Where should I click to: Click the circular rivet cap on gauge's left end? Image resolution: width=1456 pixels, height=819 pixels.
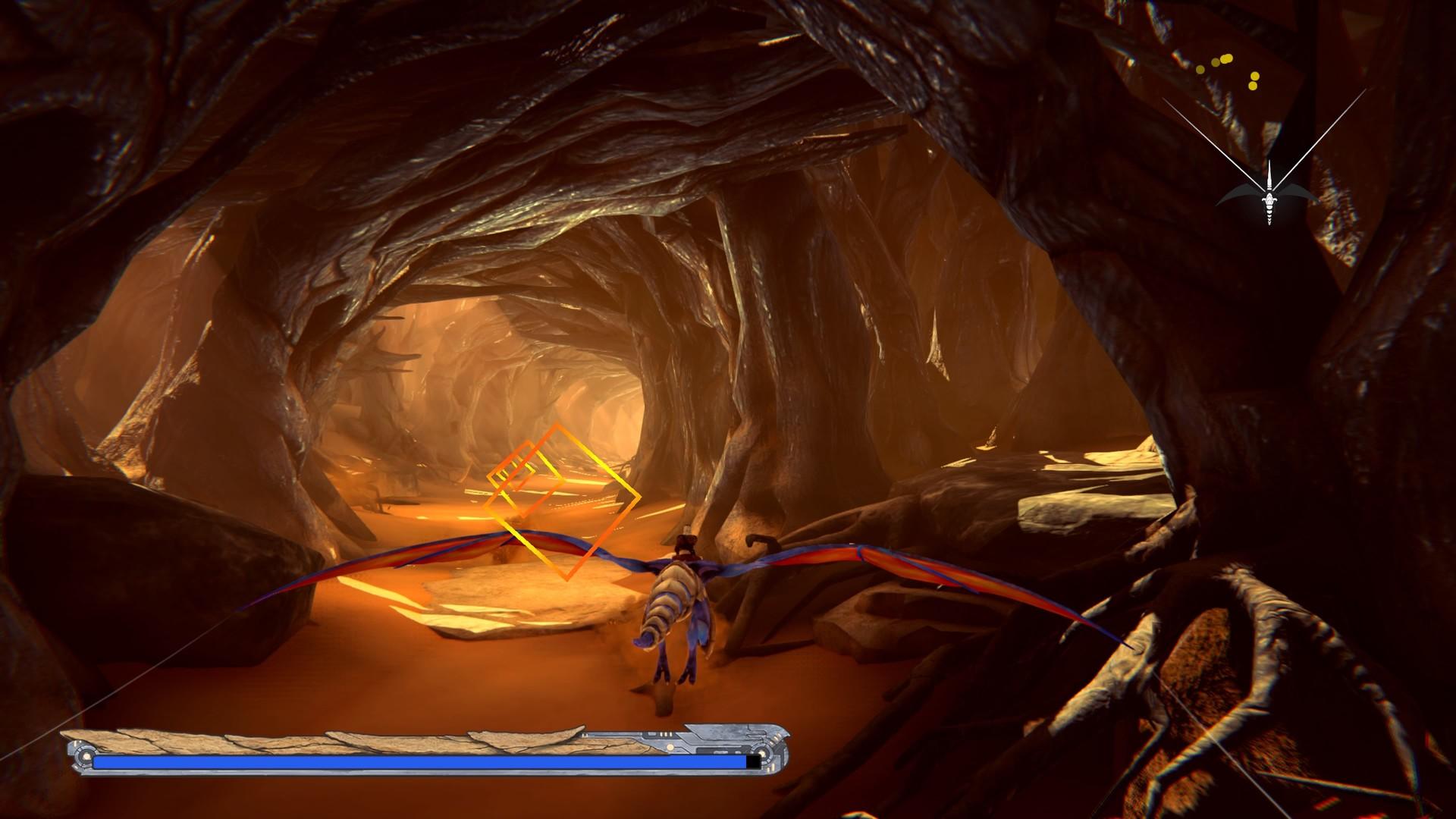pos(84,755)
